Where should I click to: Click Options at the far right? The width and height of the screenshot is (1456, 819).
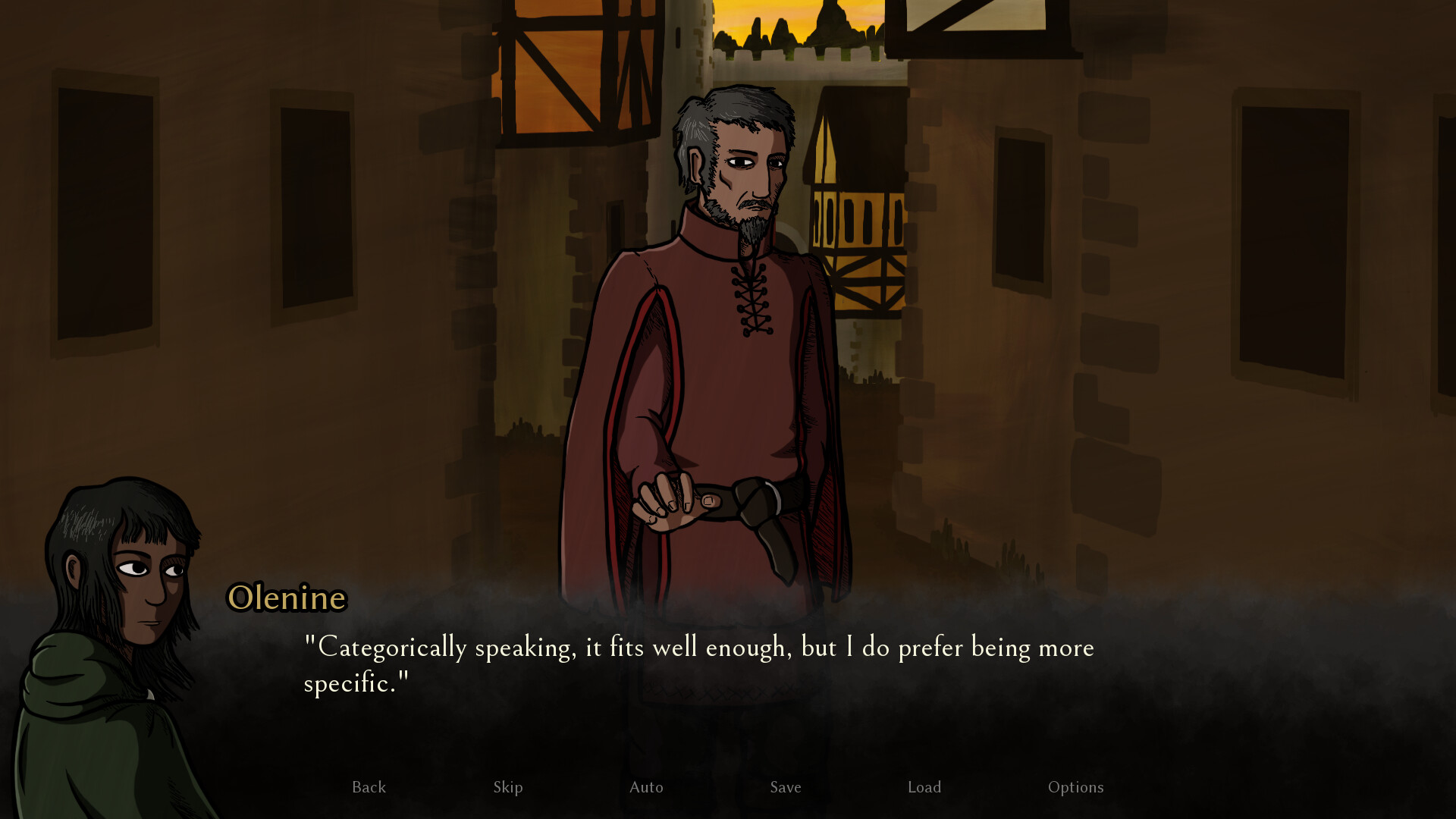(1076, 787)
